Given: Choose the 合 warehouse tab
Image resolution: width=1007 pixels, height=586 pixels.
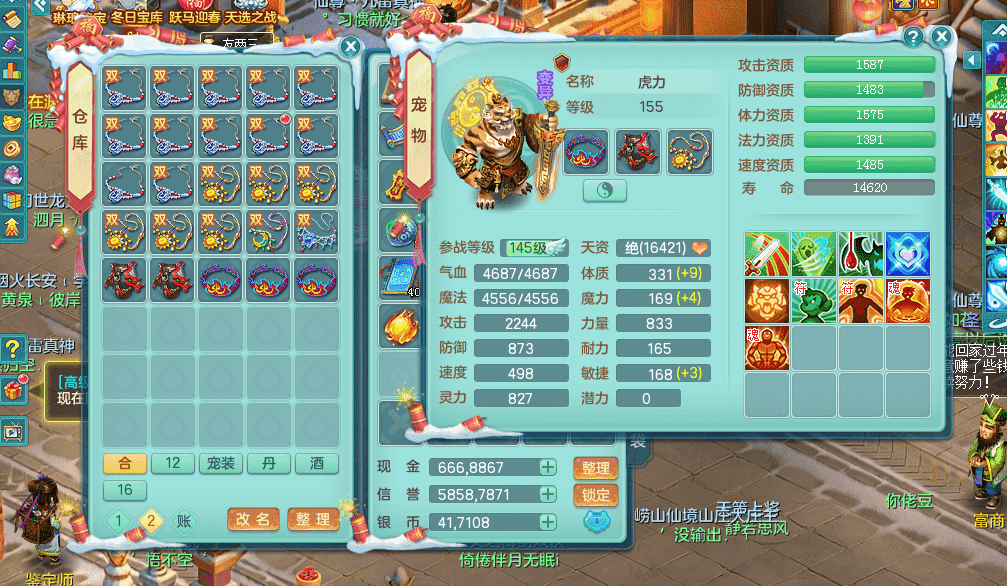Looking at the screenshot, I should click(x=125, y=464).
